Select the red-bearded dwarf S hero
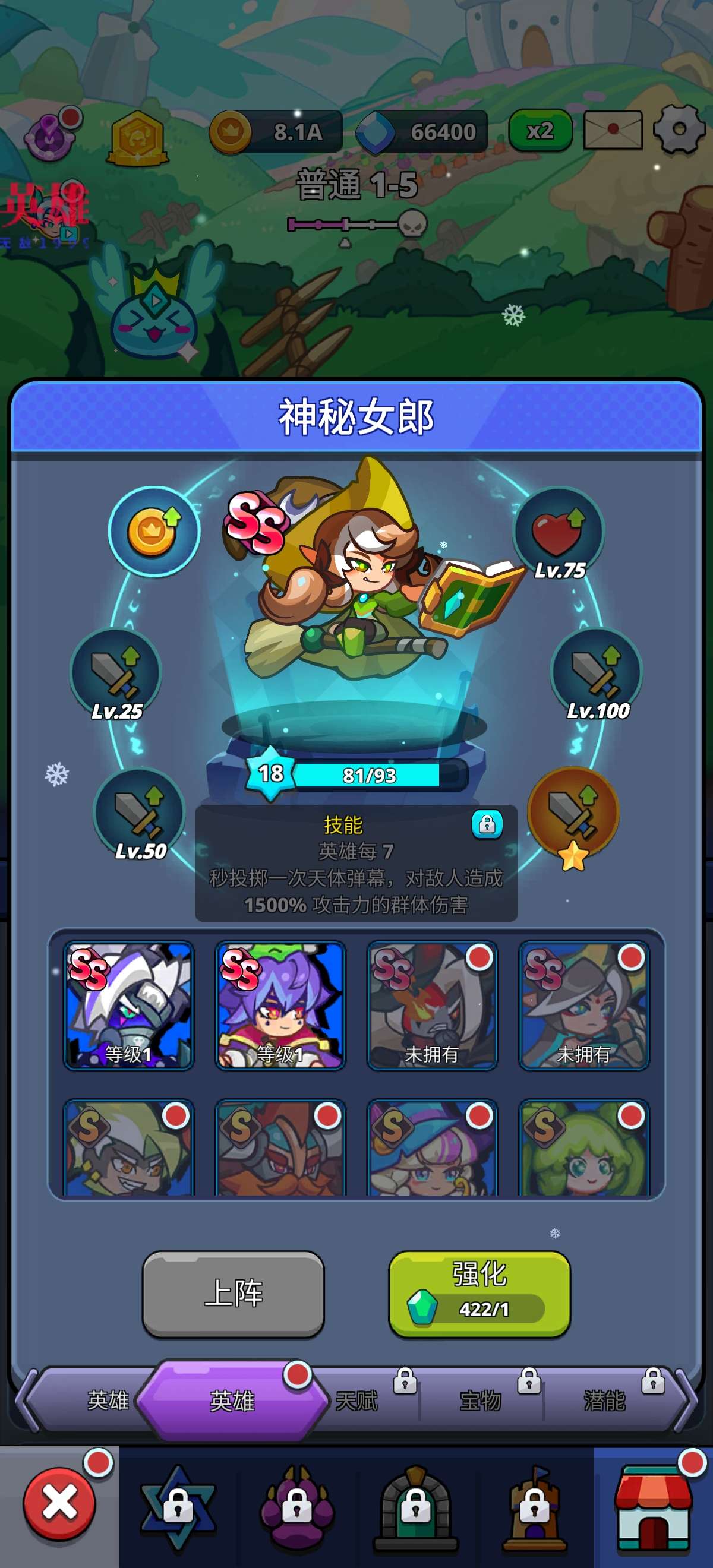The height and width of the screenshot is (1568, 713). 280,1148
